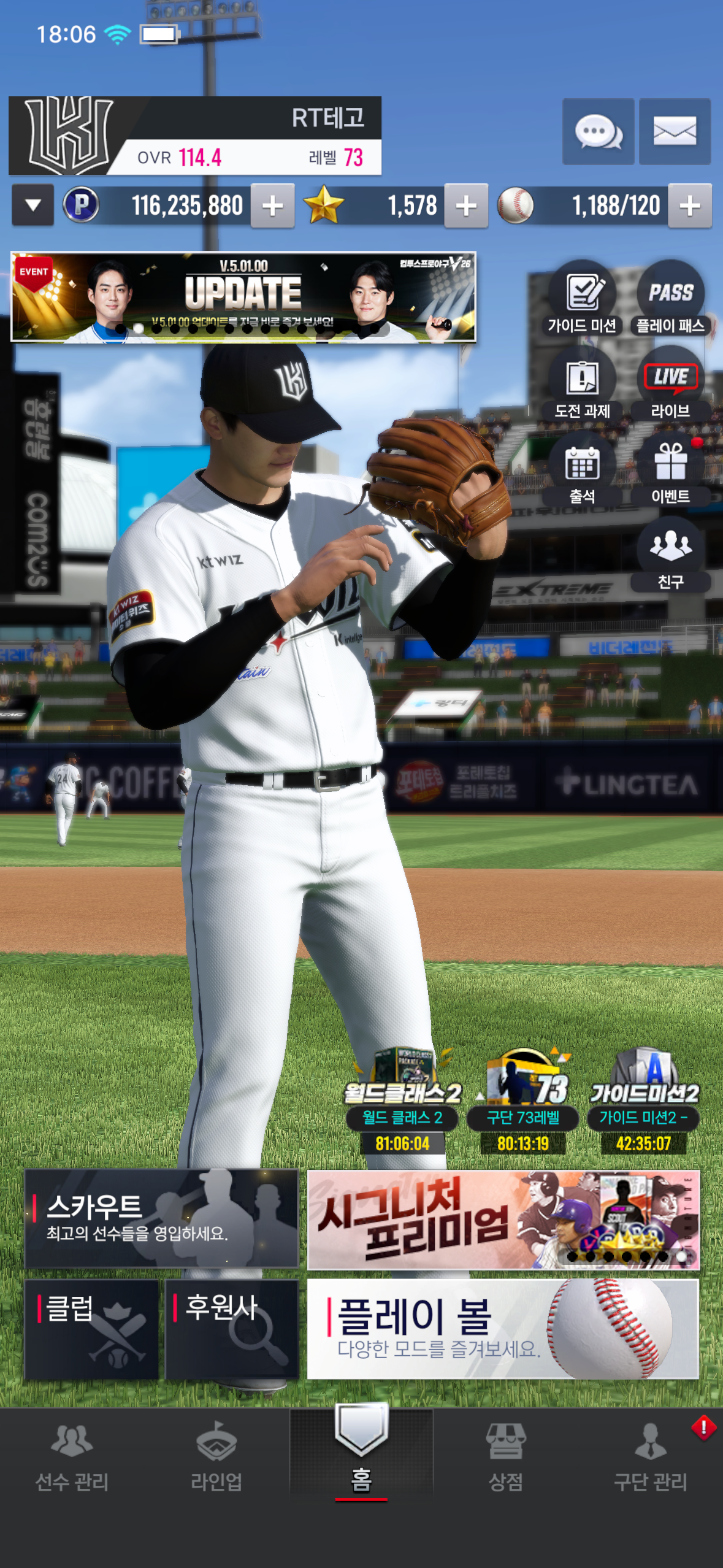The image size is (723, 1568).
Task: Open the 스카우트 scout menu
Action: pyautogui.click(x=161, y=1218)
